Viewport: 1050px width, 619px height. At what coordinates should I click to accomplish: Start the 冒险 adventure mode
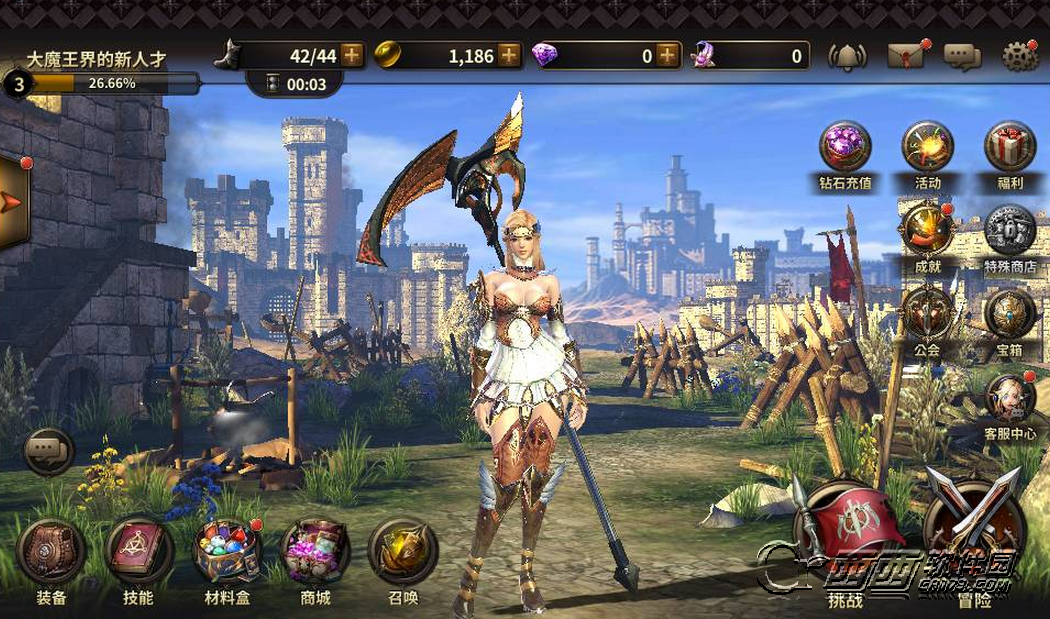[973, 528]
